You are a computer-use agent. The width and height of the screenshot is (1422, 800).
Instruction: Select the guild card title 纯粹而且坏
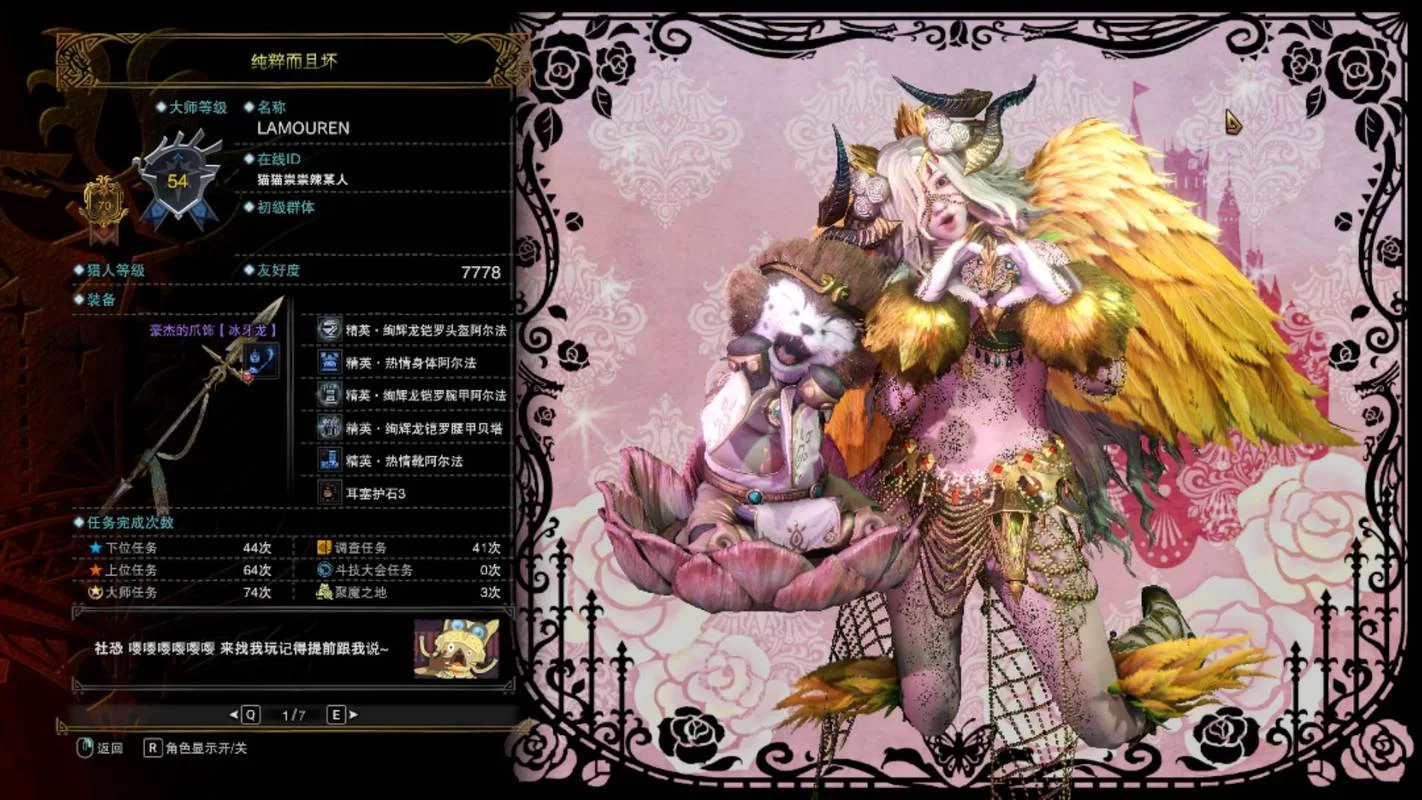(x=294, y=61)
